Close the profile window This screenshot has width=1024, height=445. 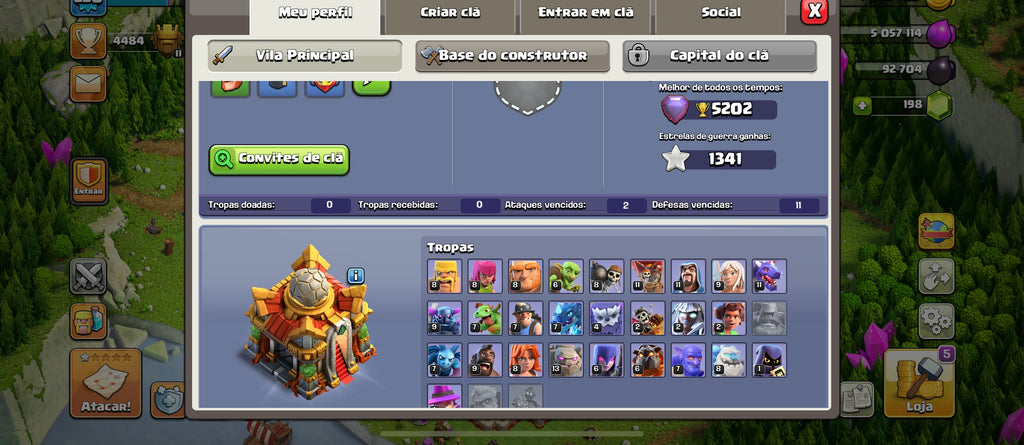815,12
